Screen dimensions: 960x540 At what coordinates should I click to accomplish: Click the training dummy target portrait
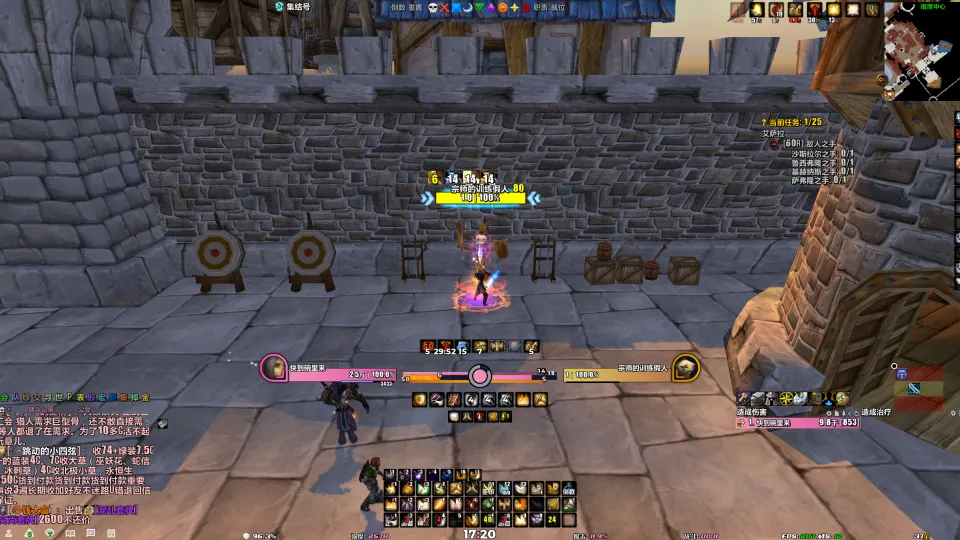(684, 367)
